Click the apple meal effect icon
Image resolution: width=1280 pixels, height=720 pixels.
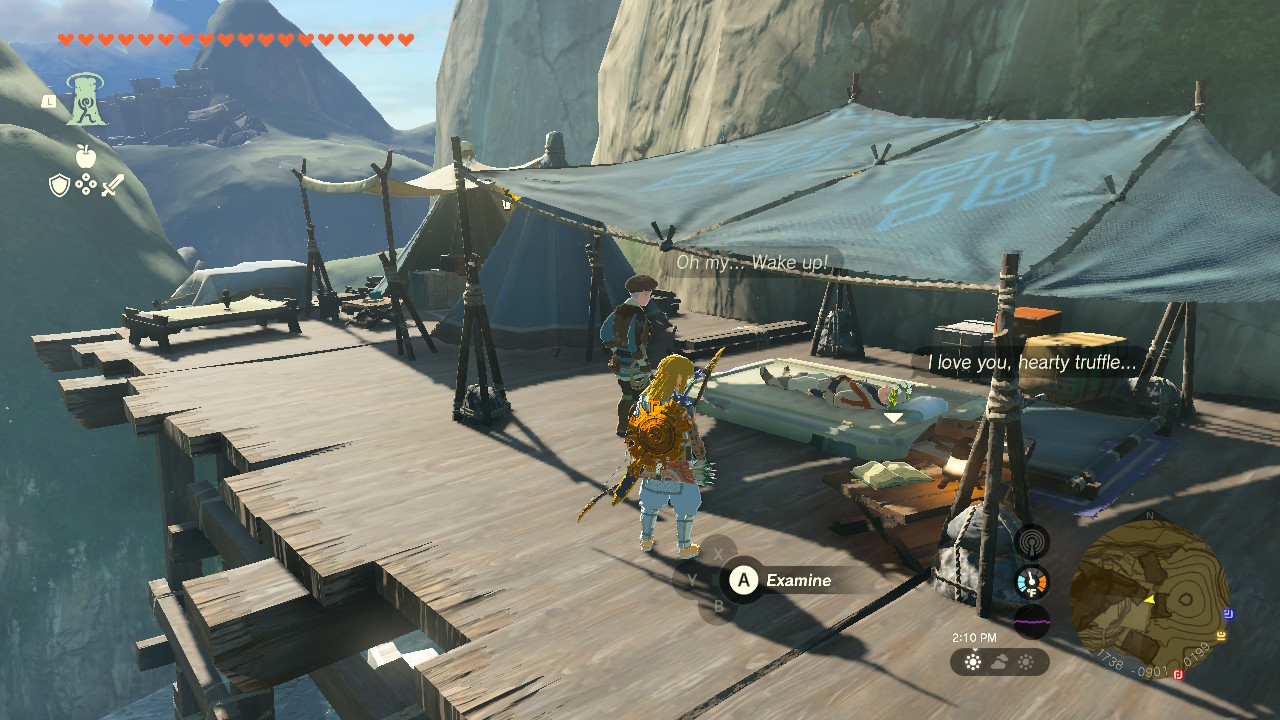tap(85, 158)
